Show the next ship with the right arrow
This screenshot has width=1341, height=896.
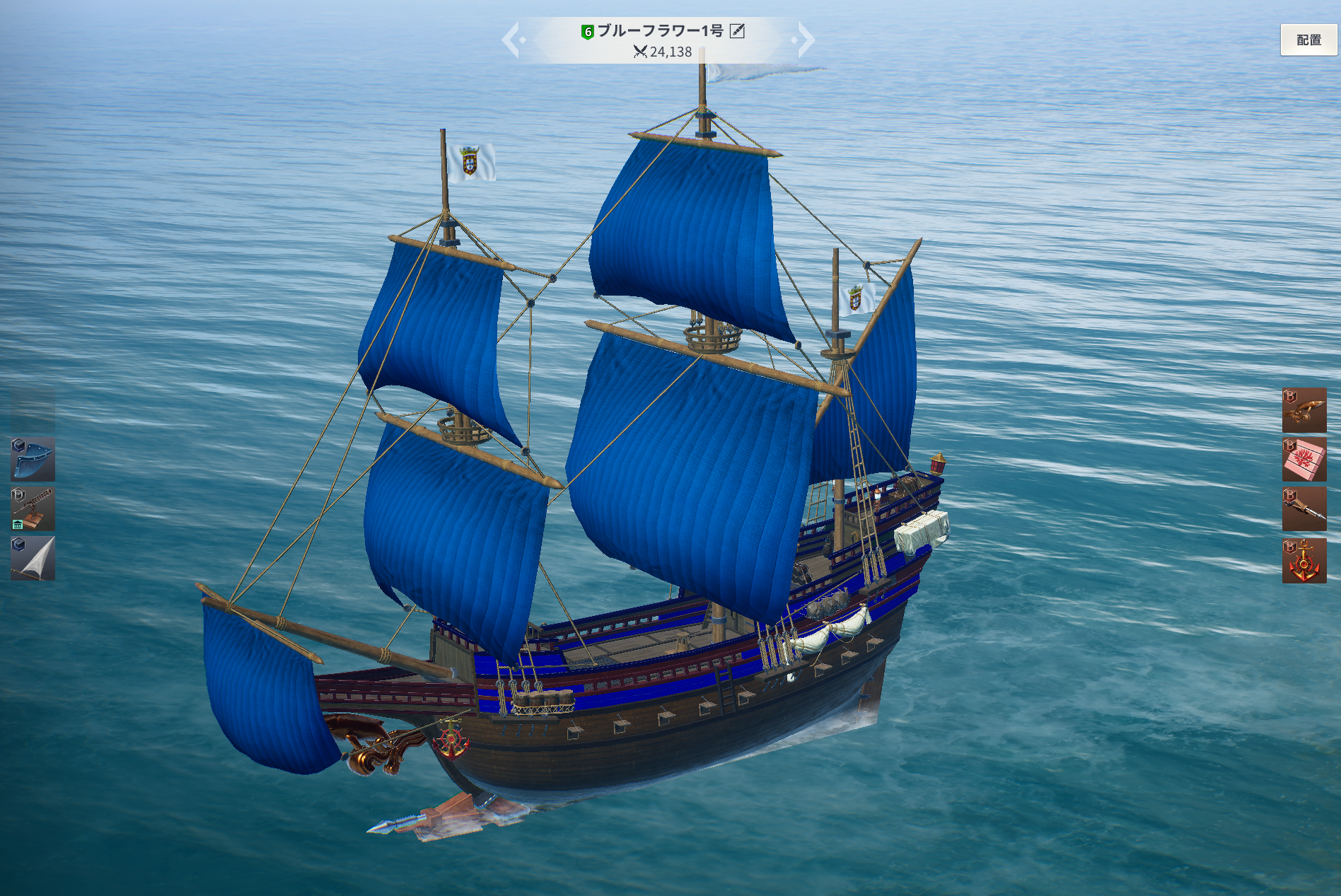[805, 40]
